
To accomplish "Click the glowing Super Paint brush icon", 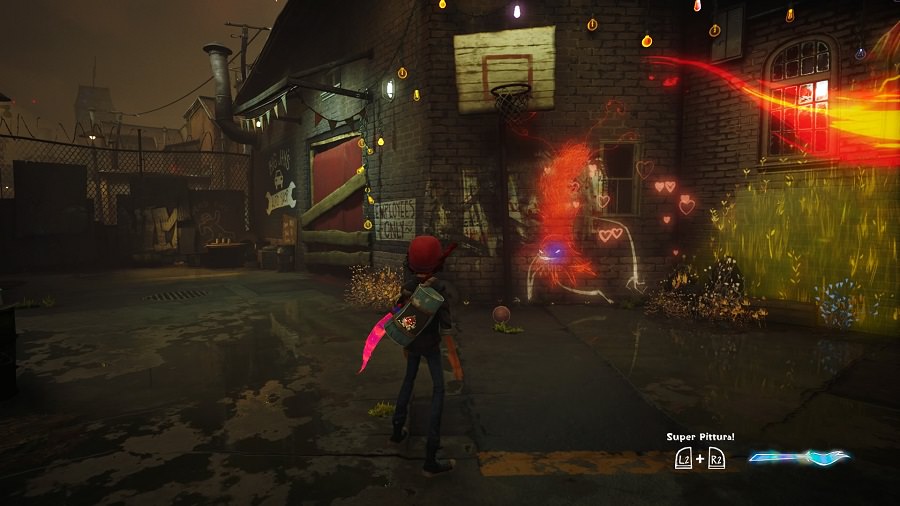I will point(798,458).
